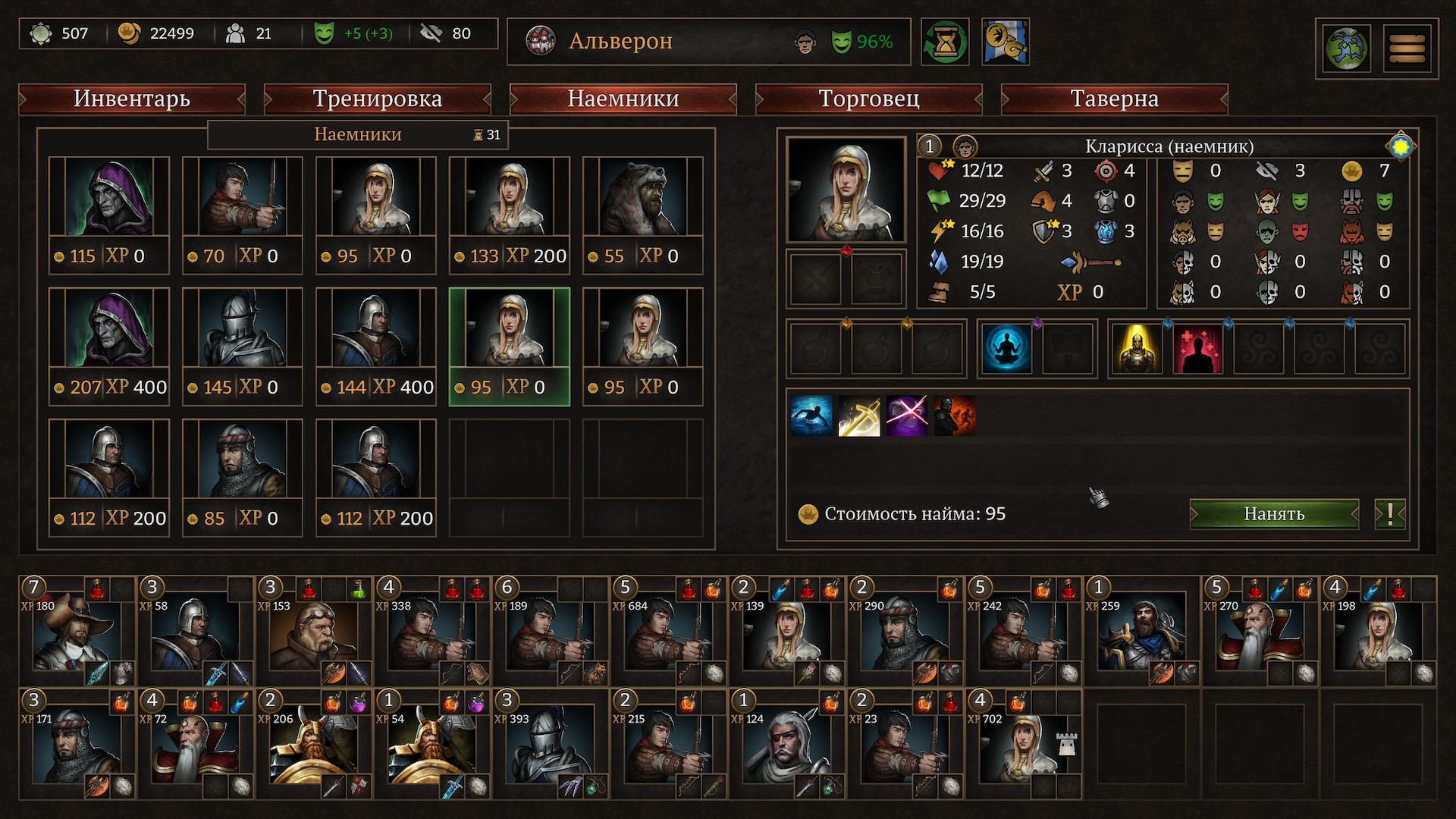The image size is (1456, 819).
Task: Hire the mercenary with the Нанять button
Action: pos(1273,514)
